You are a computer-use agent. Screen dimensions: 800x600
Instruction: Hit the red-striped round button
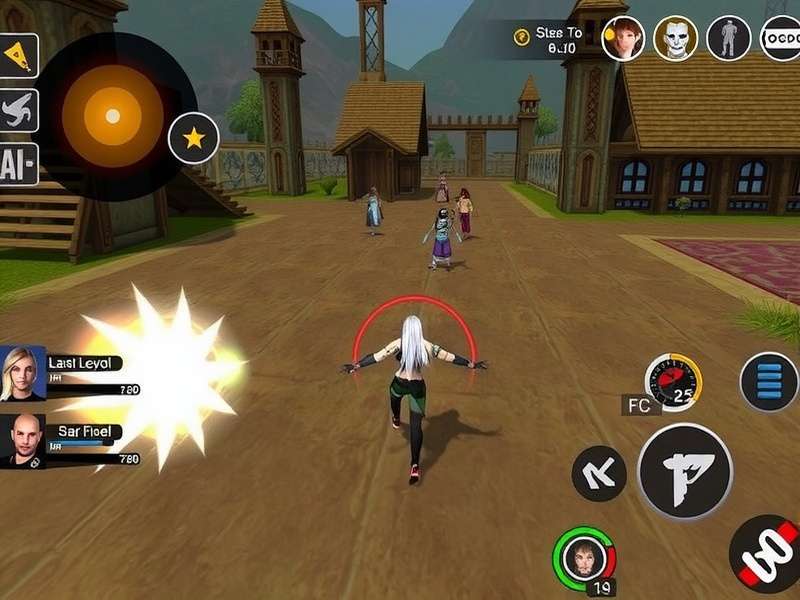765,554
